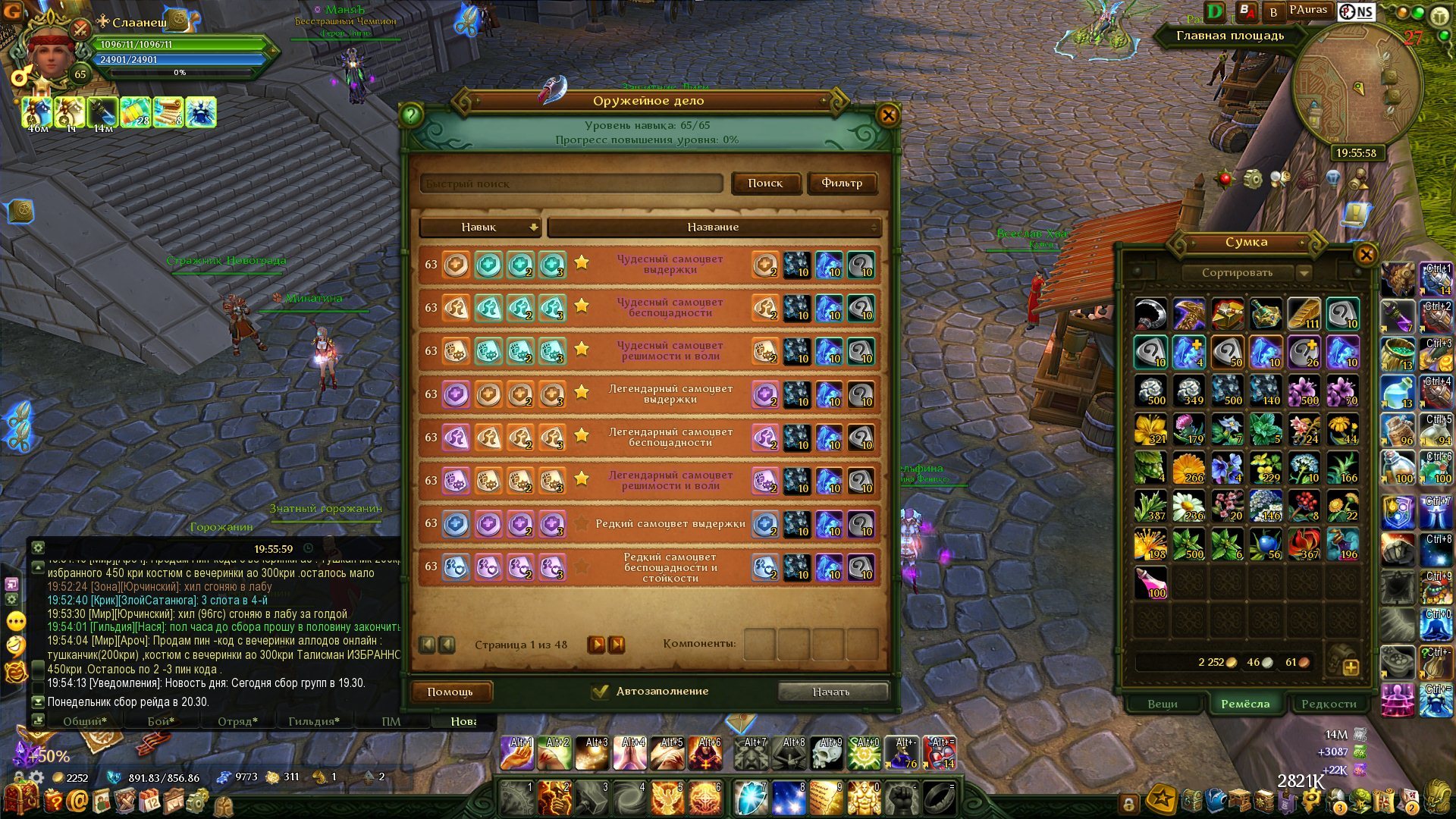Go to the next recipe page

pyautogui.click(x=597, y=645)
